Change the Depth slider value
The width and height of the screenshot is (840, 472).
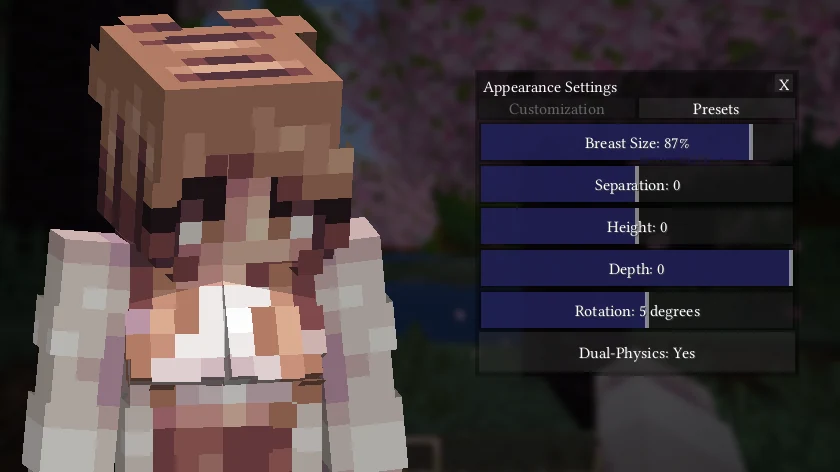coord(637,269)
